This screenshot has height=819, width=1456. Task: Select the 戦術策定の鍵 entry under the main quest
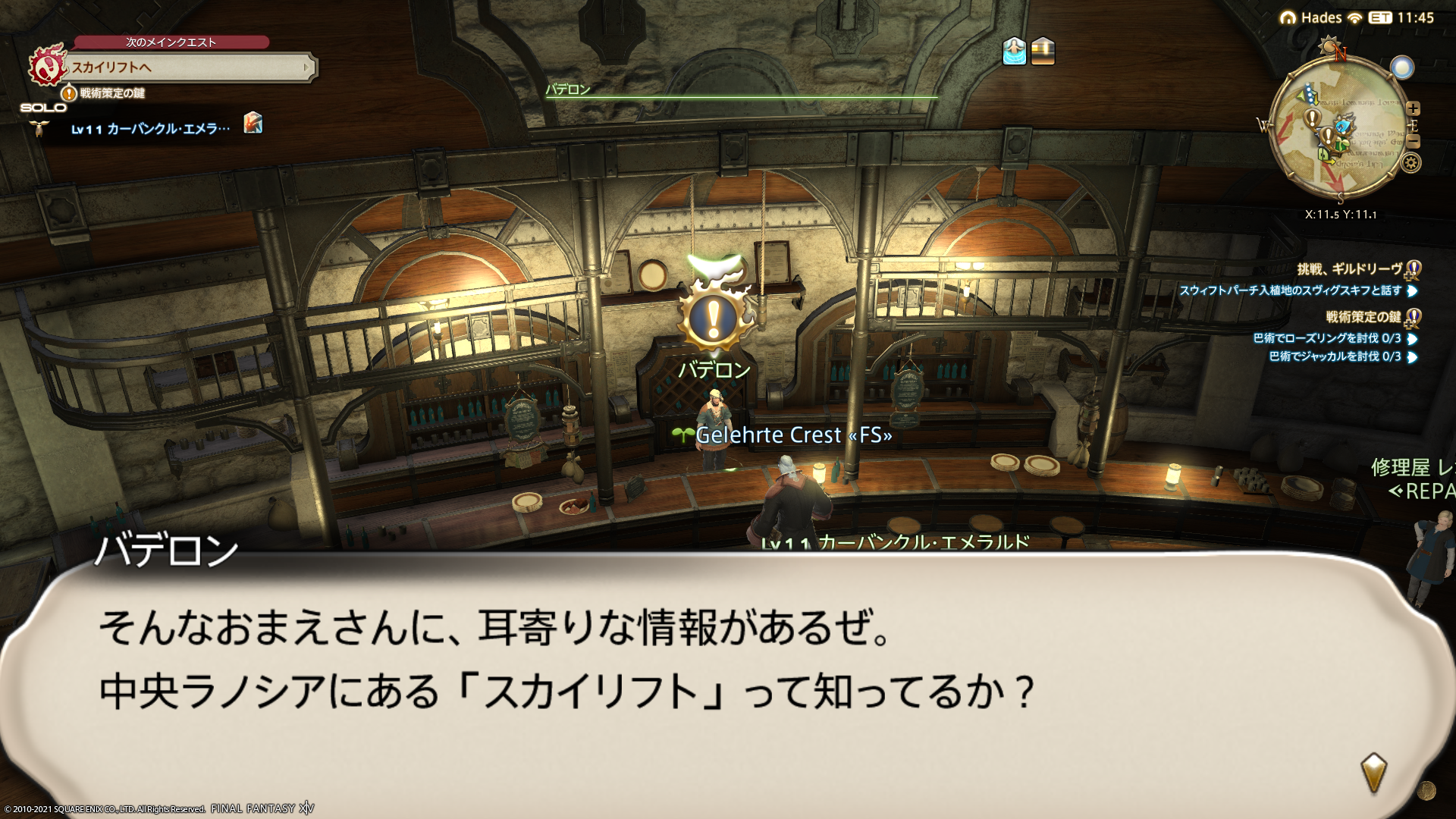point(111,93)
